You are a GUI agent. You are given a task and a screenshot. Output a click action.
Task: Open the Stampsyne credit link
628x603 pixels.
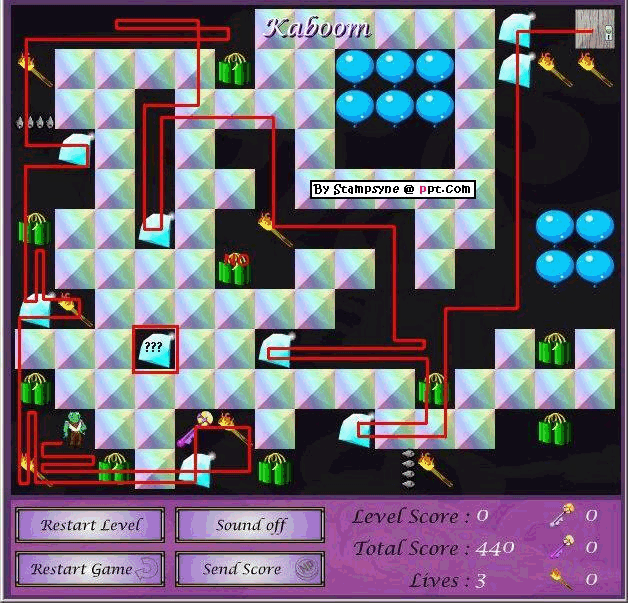391,188
